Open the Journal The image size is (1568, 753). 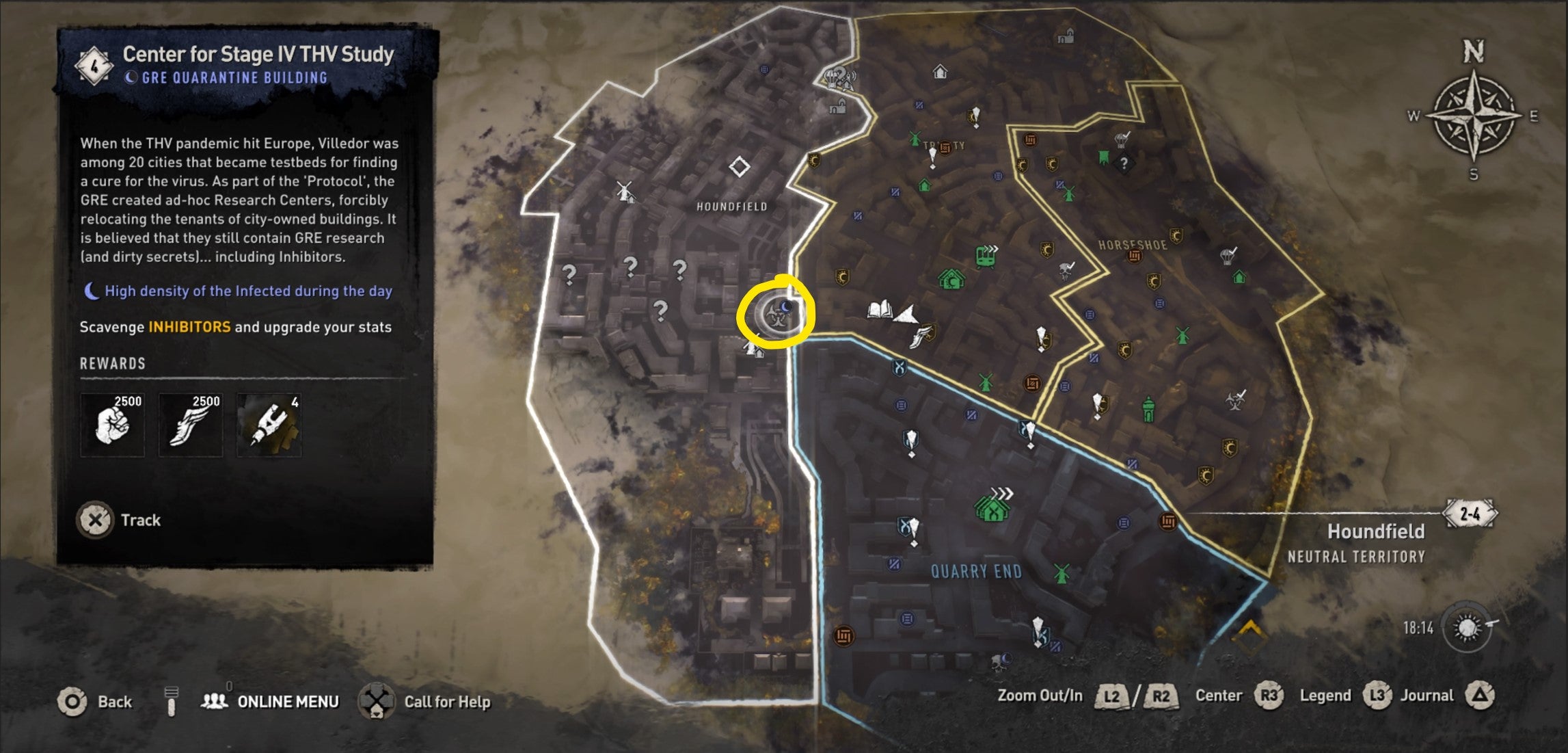1434,695
